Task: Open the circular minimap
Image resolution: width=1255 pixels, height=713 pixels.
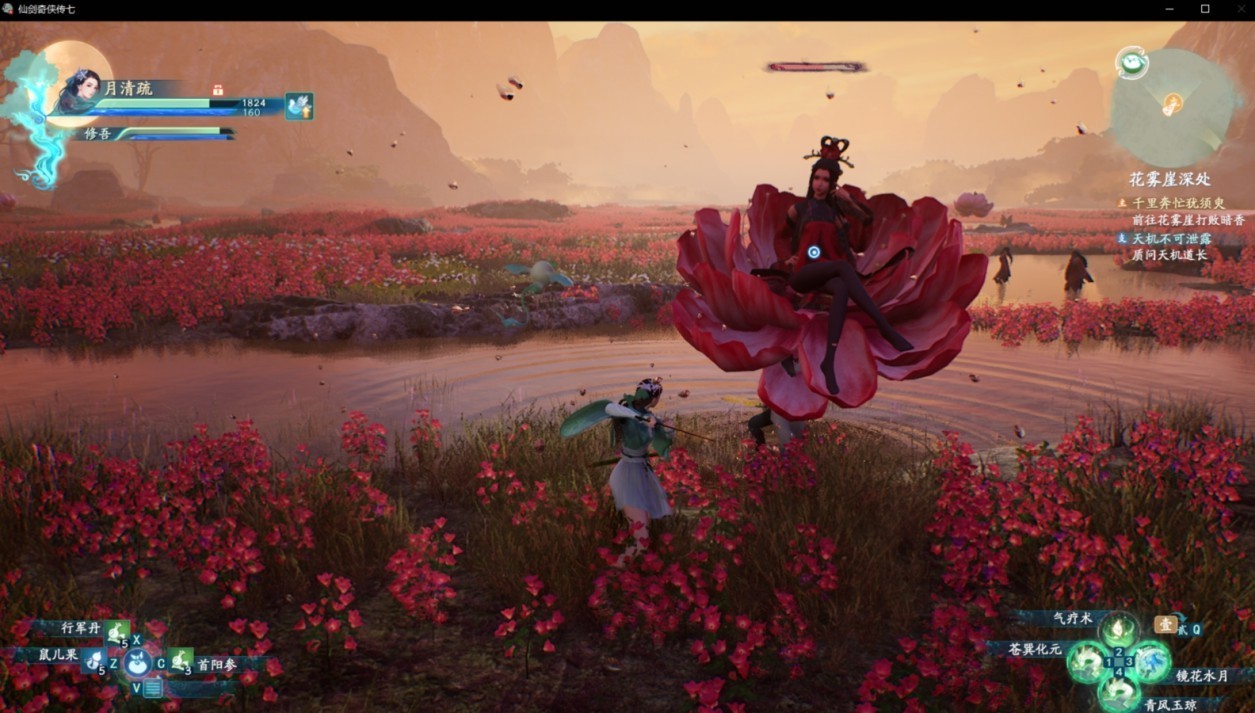Action: pos(1172,106)
